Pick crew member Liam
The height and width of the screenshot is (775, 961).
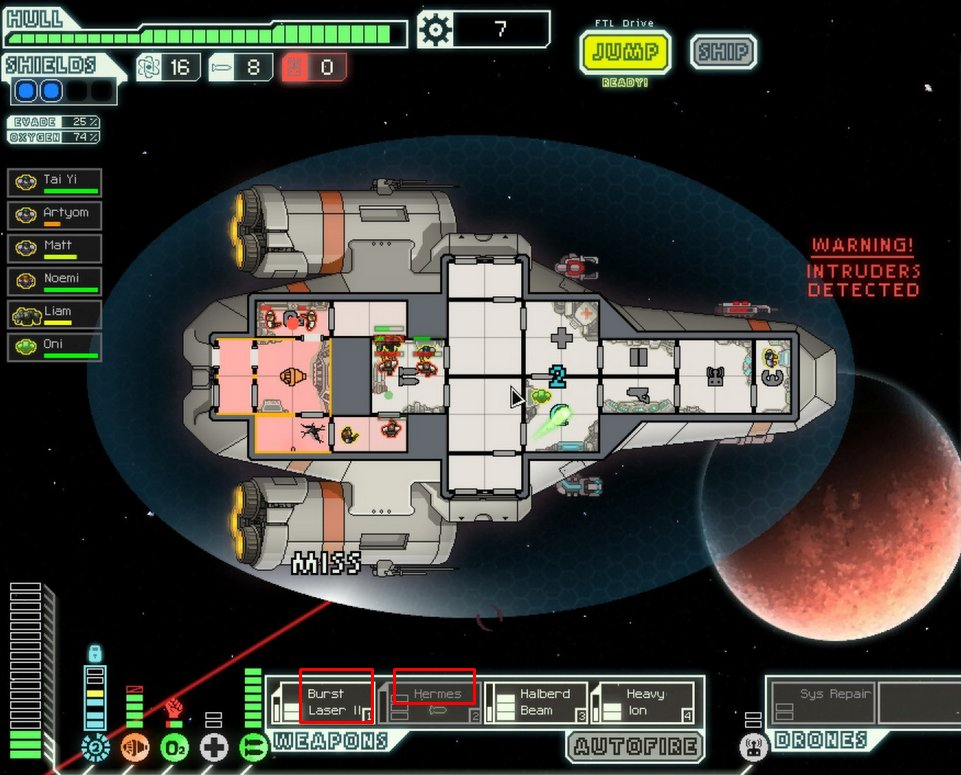(x=55, y=314)
